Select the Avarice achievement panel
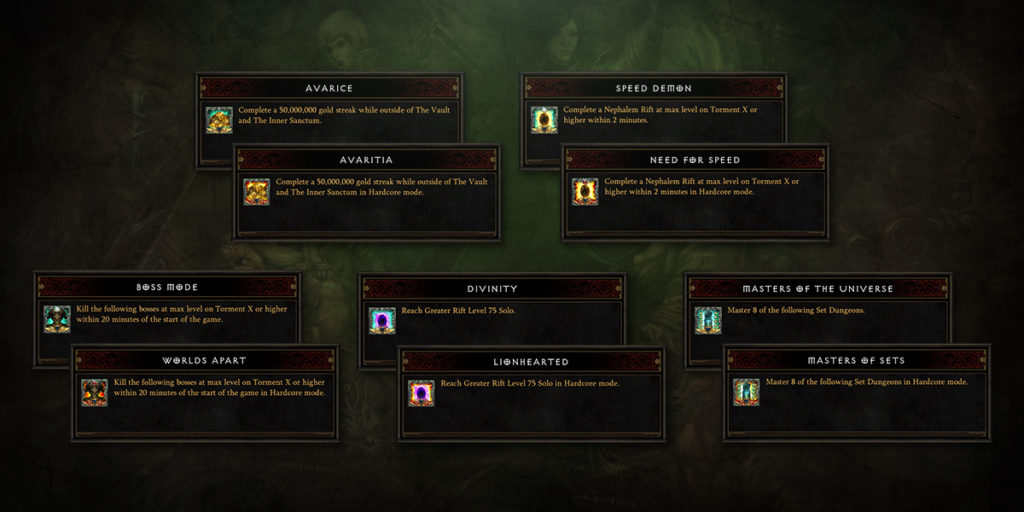 coord(329,88)
